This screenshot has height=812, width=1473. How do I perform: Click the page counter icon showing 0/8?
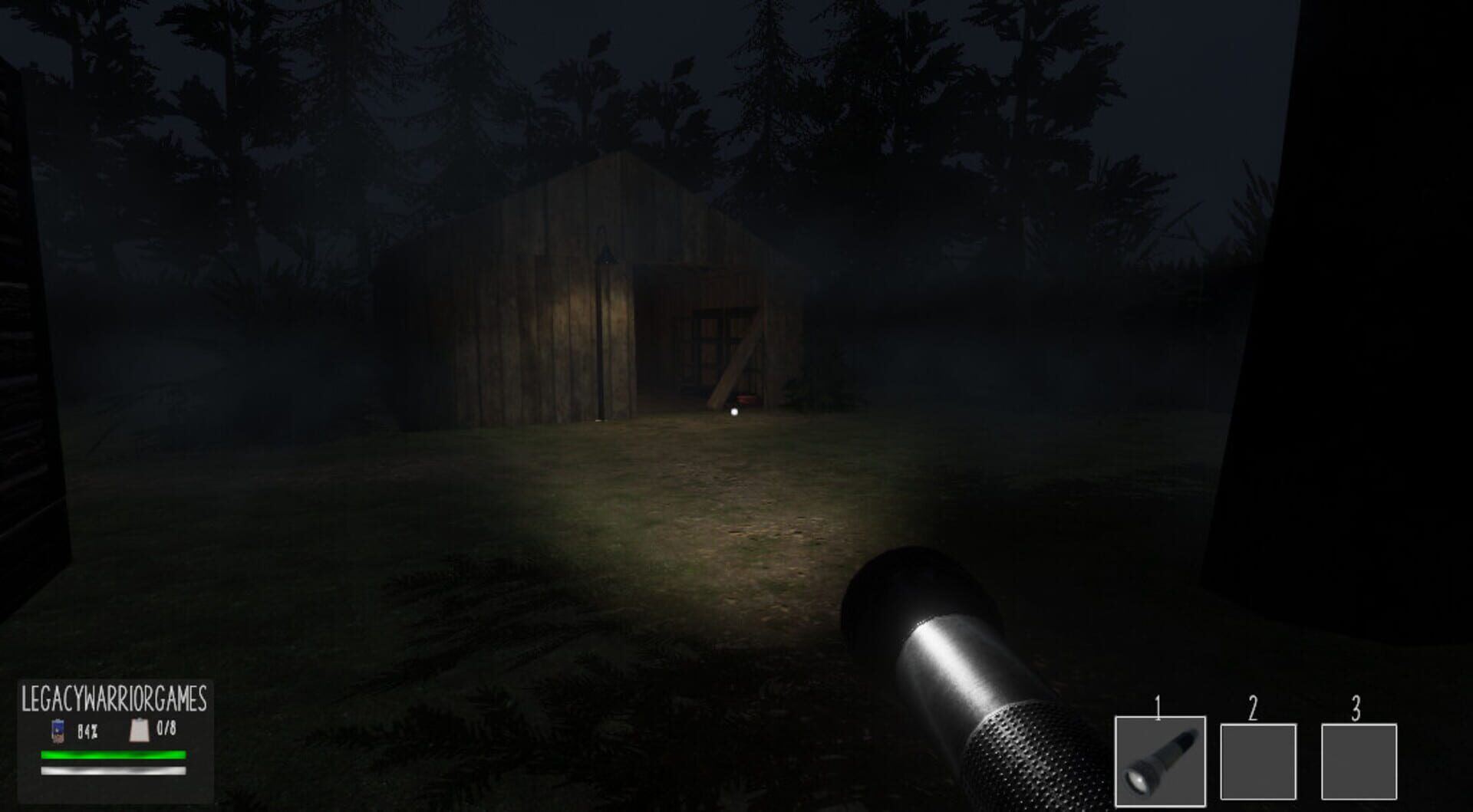click(140, 731)
